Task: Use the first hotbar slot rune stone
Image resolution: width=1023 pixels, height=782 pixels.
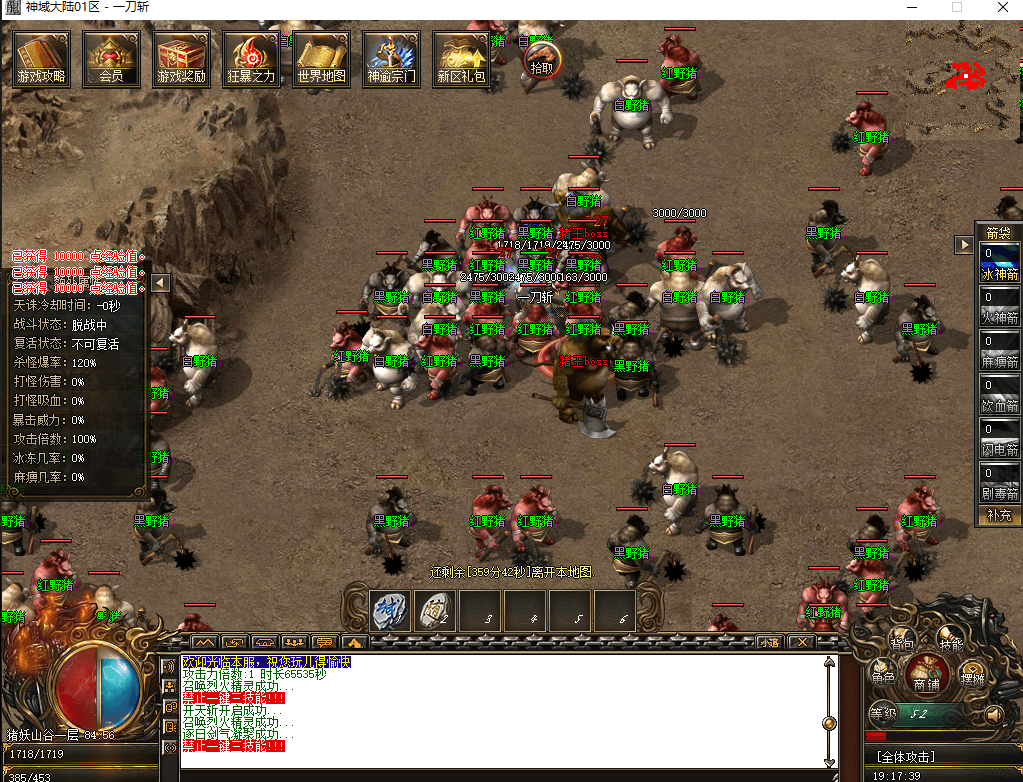Action: tap(388, 610)
